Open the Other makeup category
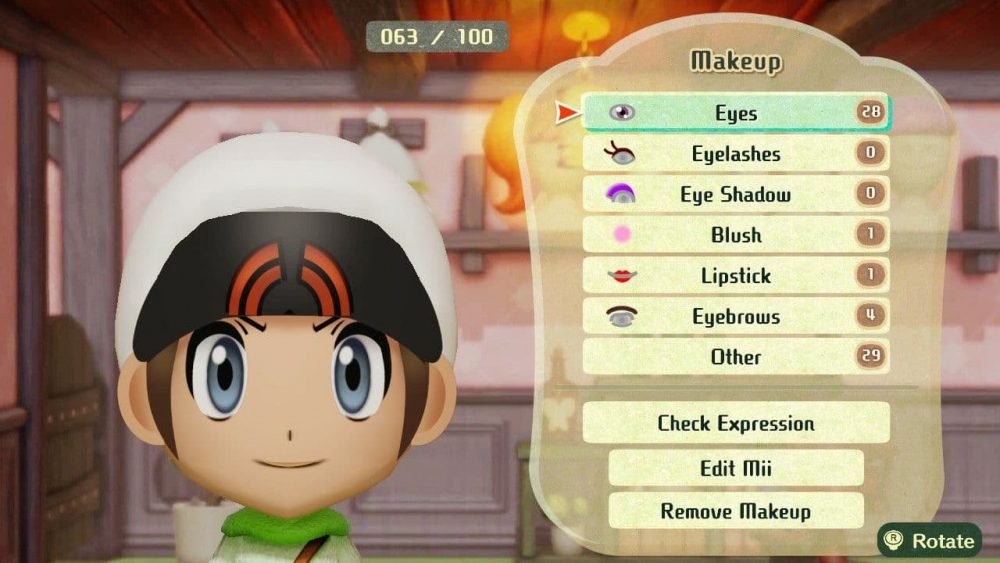1000x563 pixels. click(735, 357)
